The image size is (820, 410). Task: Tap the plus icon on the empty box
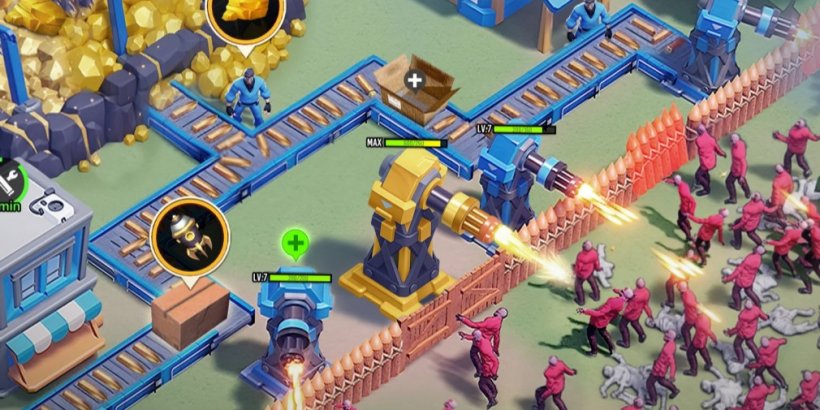click(415, 77)
